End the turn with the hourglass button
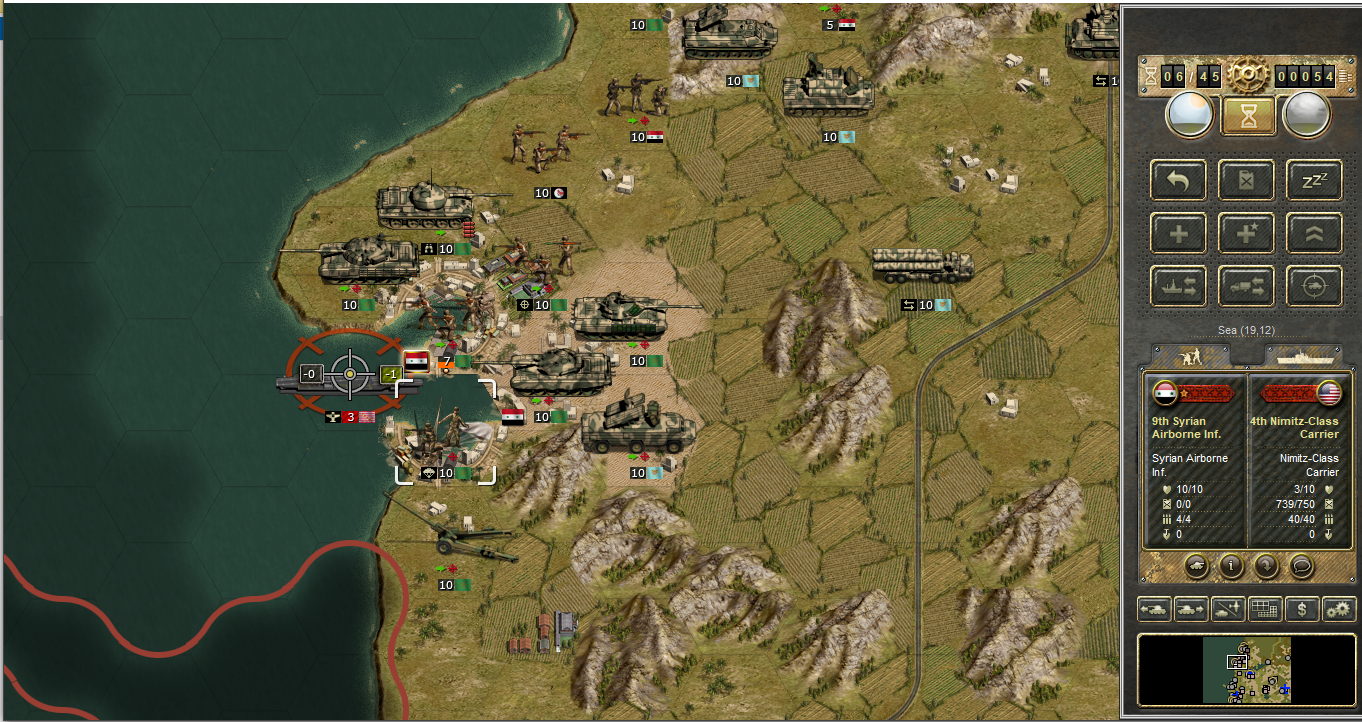Image resolution: width=1362 pixels, height=722 pixels. (1248, 116)
